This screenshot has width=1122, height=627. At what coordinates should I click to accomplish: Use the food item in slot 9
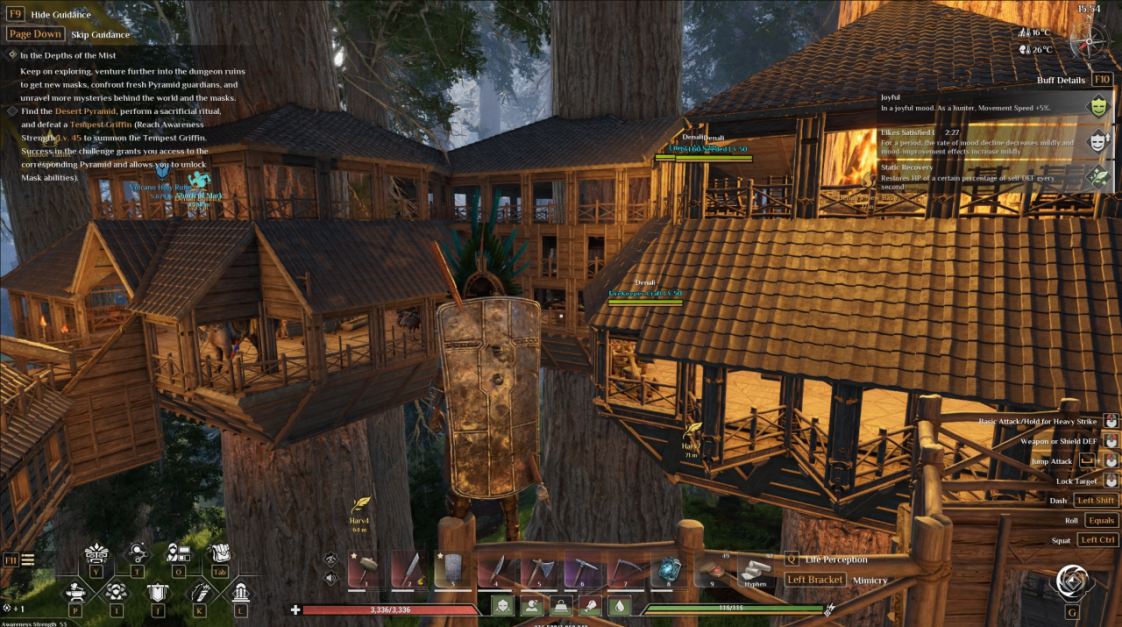point(711,570)
